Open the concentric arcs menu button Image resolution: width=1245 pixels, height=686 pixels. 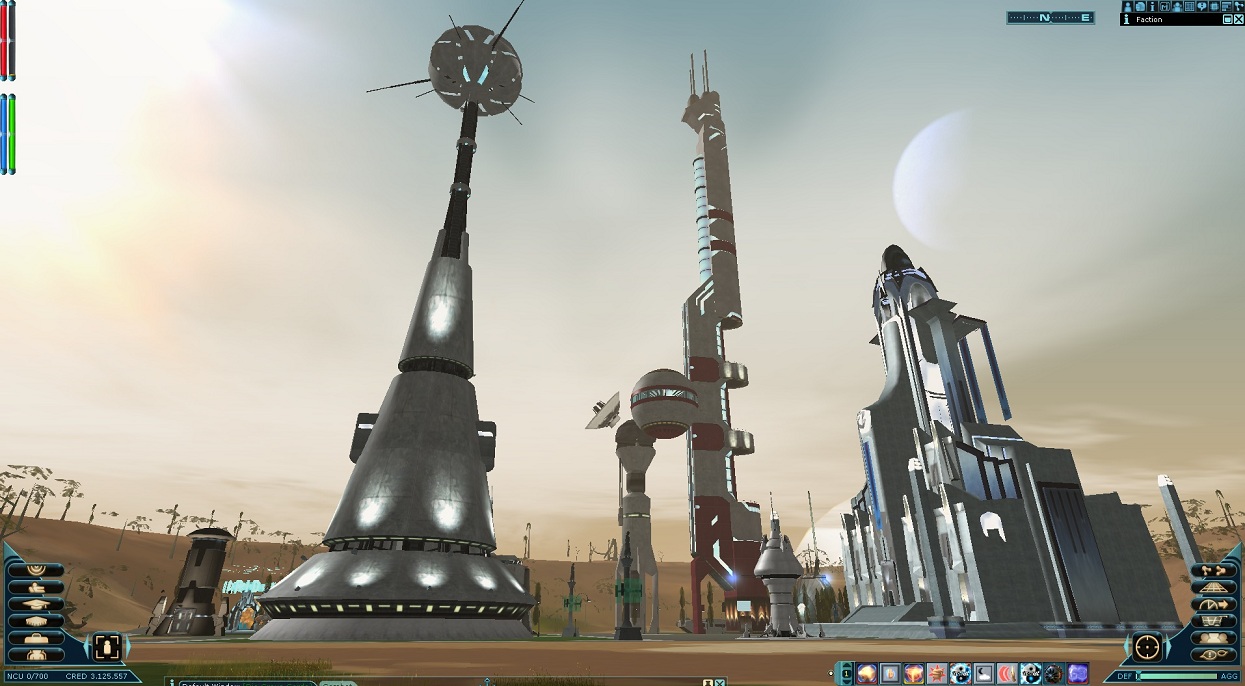pos(35,570)
